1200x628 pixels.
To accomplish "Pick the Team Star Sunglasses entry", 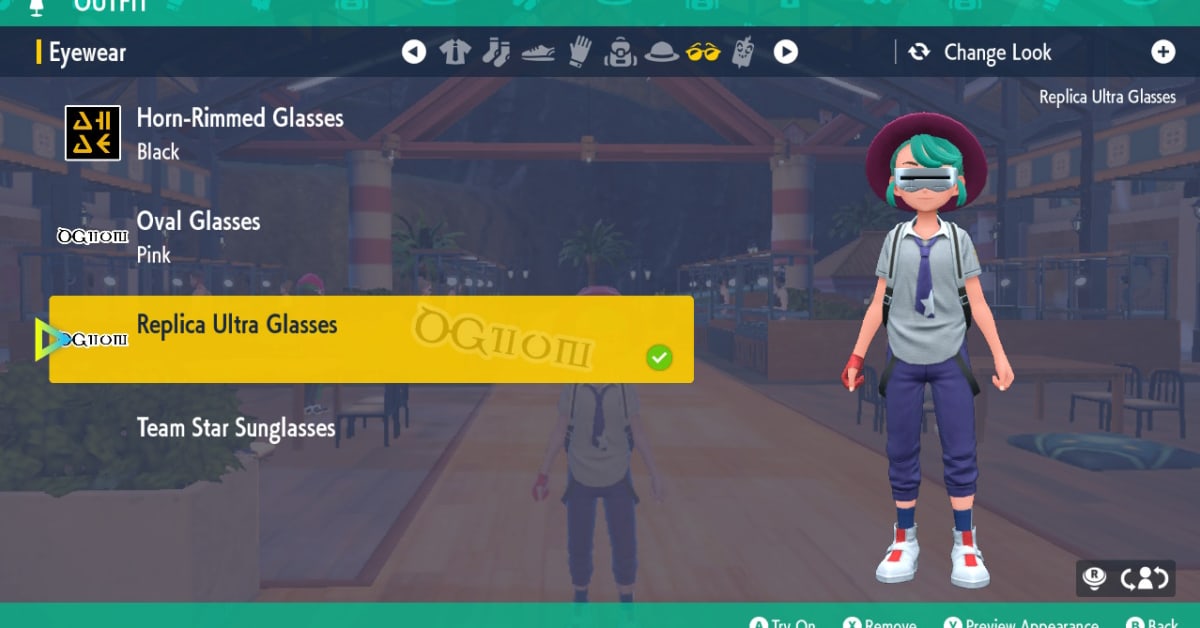I will (x=236, y=428).
